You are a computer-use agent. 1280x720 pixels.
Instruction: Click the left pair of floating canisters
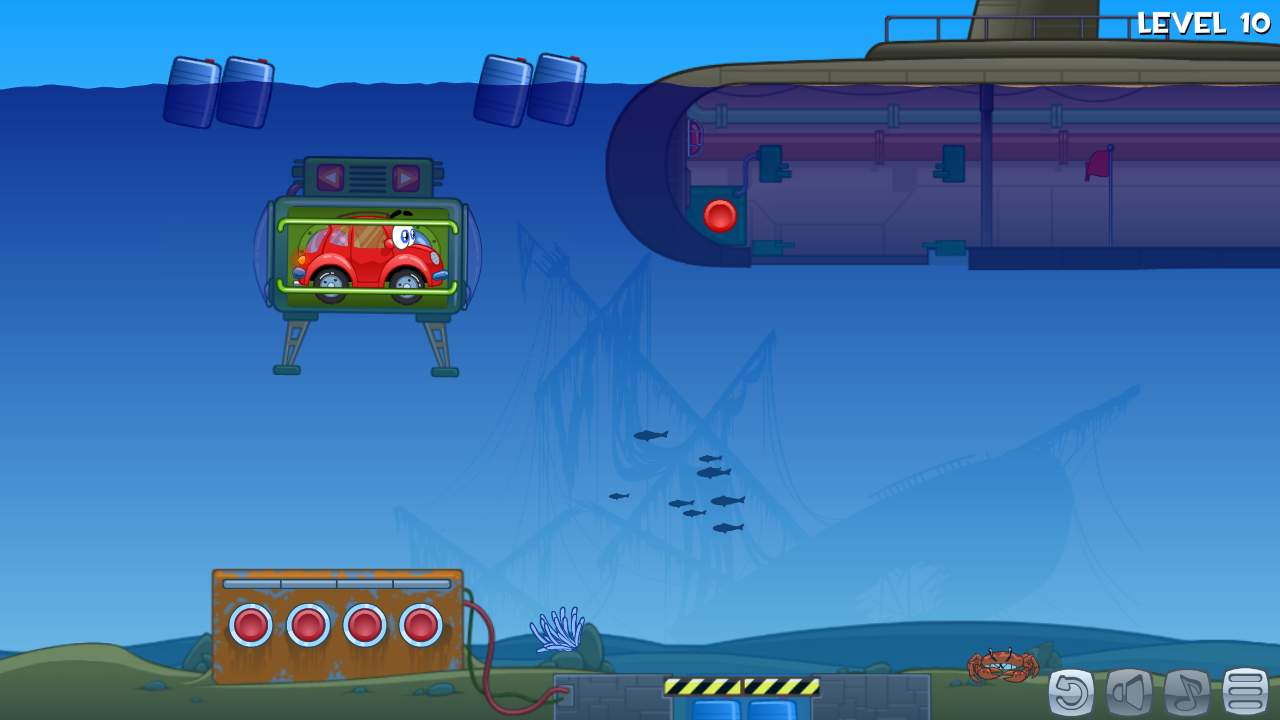[x=218, y=90]
